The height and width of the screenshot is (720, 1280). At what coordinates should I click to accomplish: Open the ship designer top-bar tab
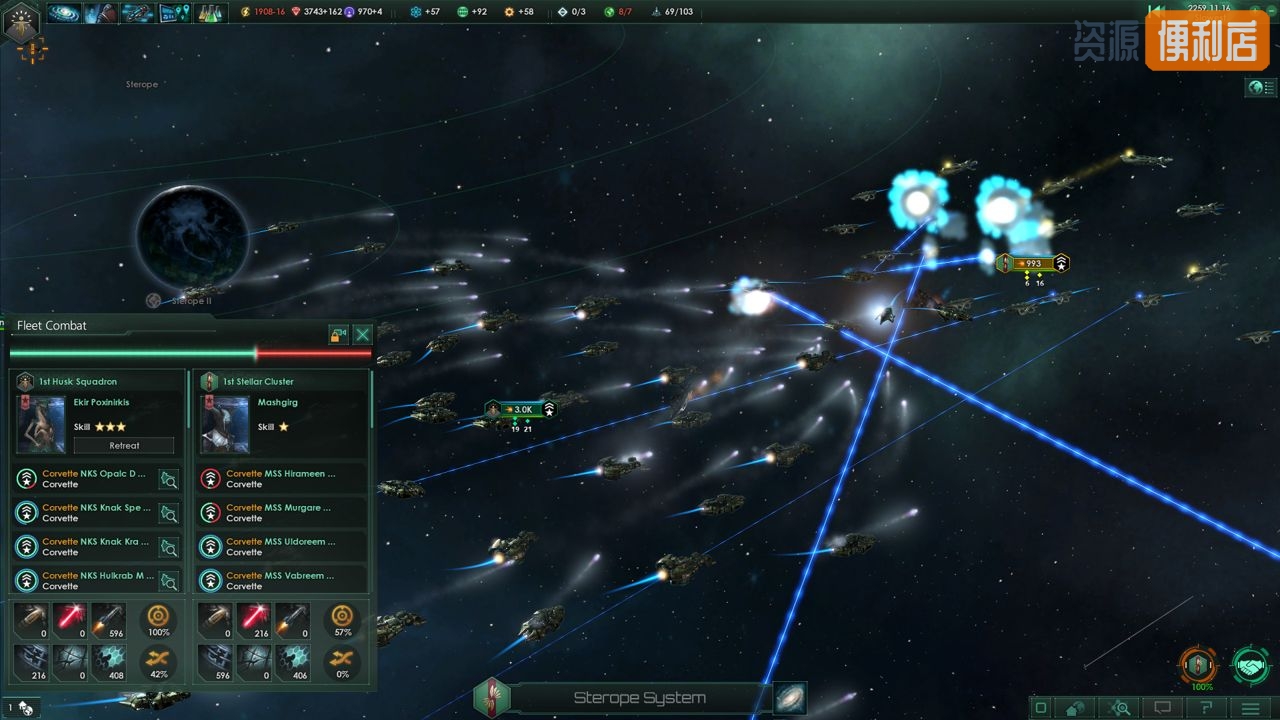coord(137,13)
